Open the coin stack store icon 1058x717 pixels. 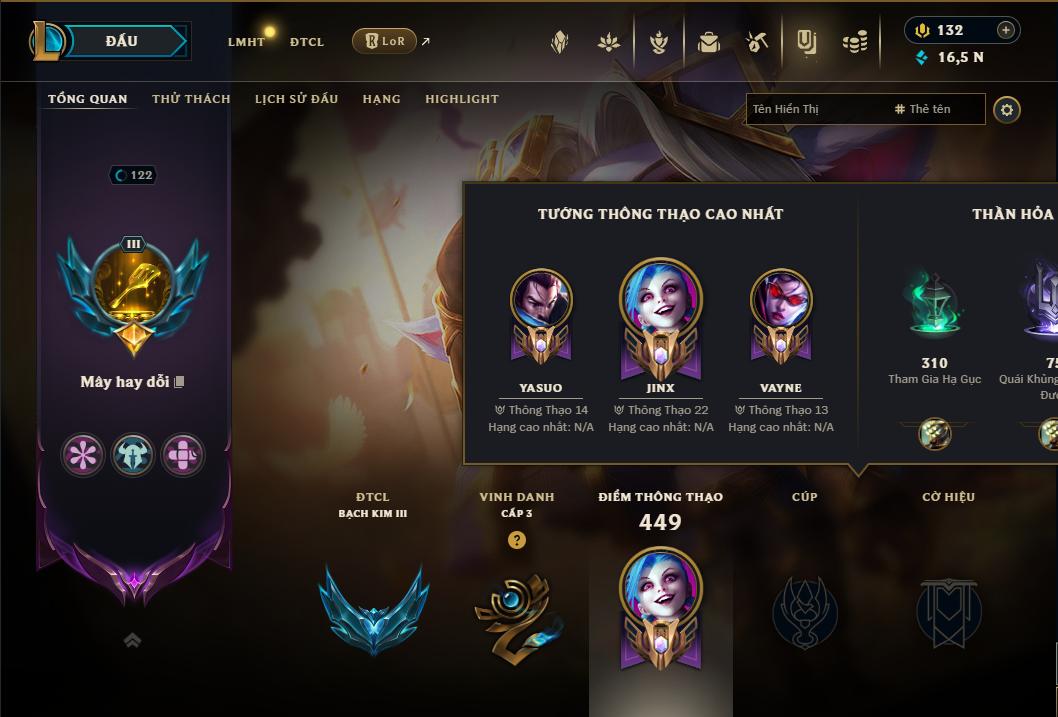point(855,42)
